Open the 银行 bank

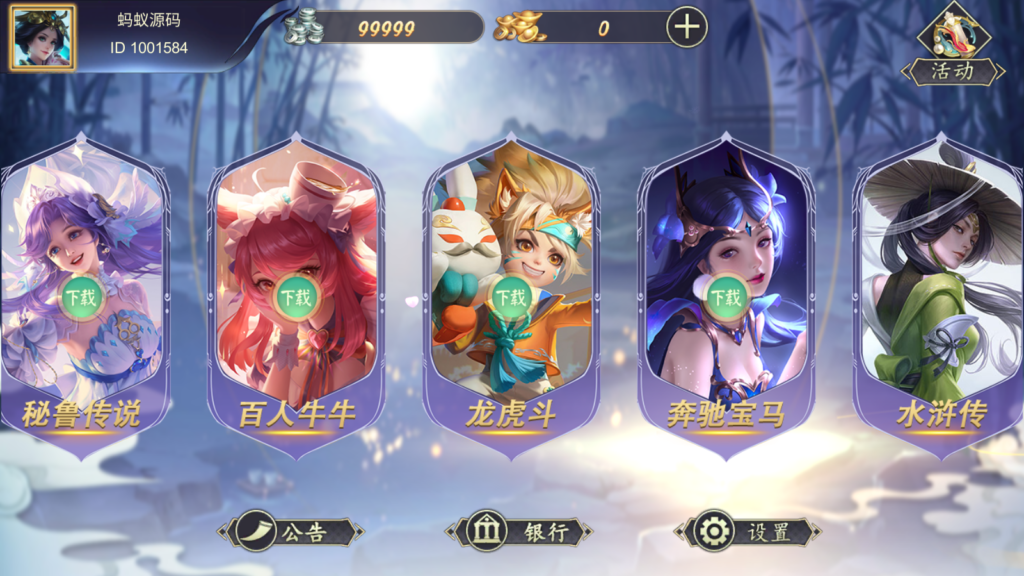coord(519,532)
